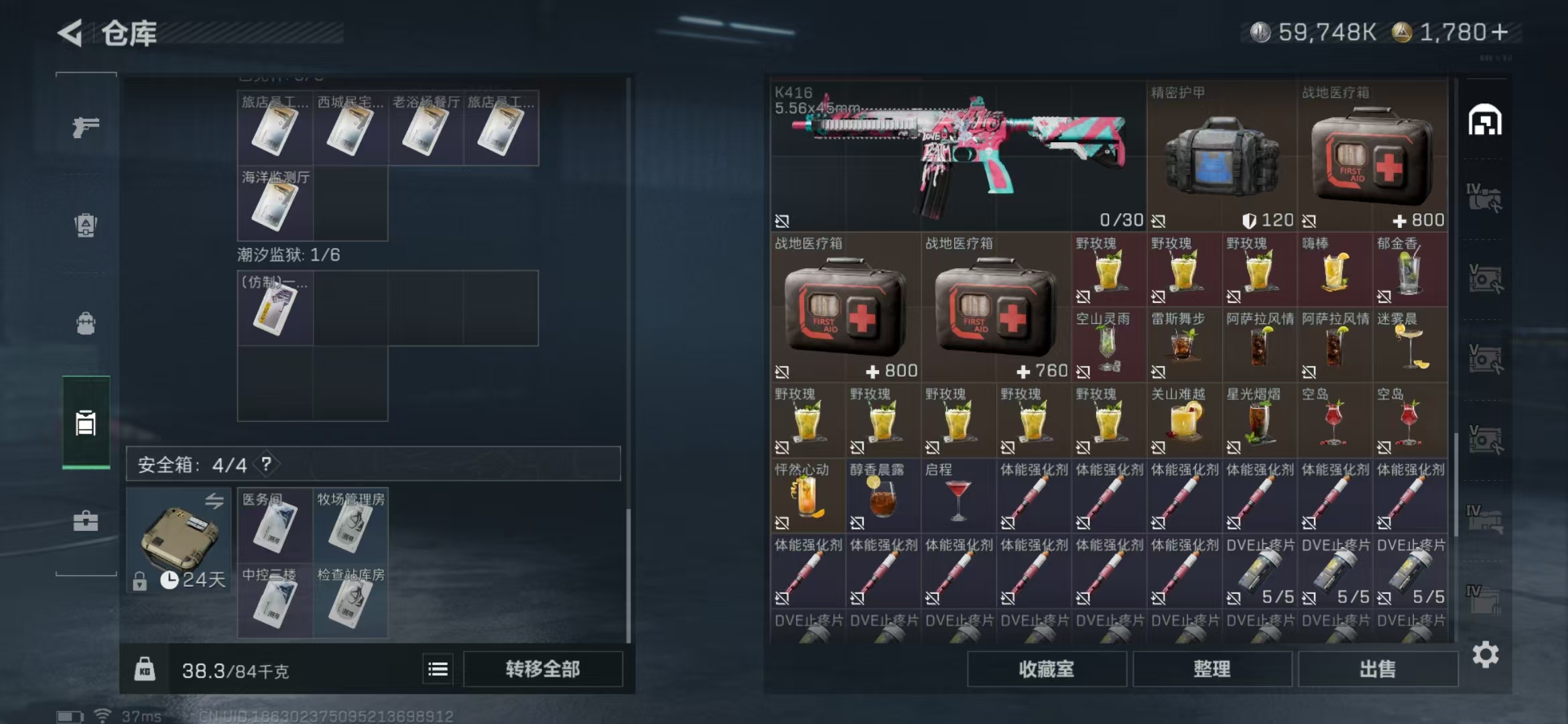This screenshot has width=1568, height=724.
Task: Select the 雷斯舞步 drink item
Action: pyautogui.click(x=1183, y=346)
